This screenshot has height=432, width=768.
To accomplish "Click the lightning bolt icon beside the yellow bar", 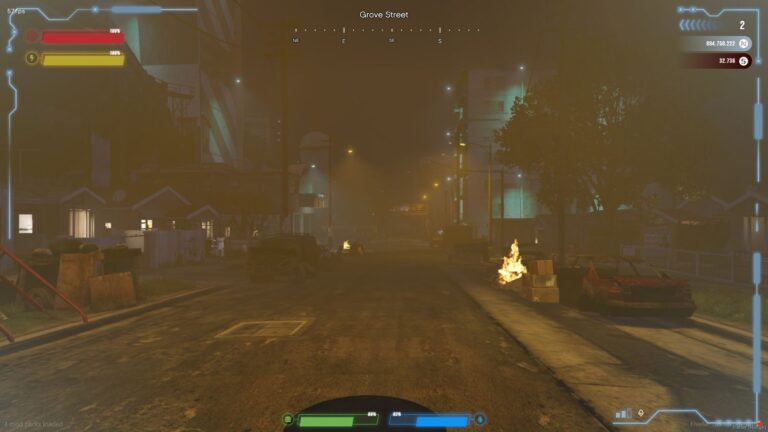I will tap(32, 58).
